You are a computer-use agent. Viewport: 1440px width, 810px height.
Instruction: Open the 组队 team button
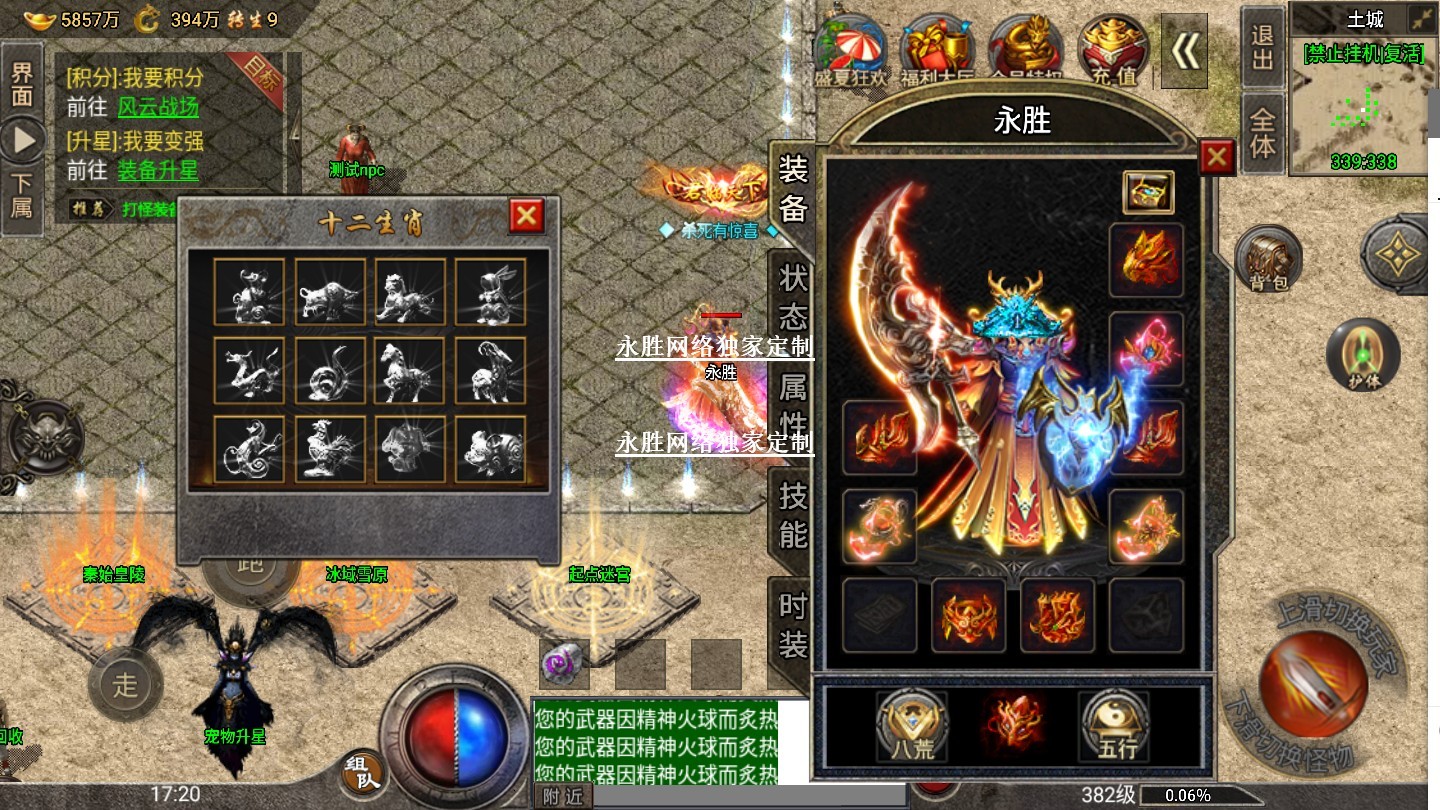point(364,773)
